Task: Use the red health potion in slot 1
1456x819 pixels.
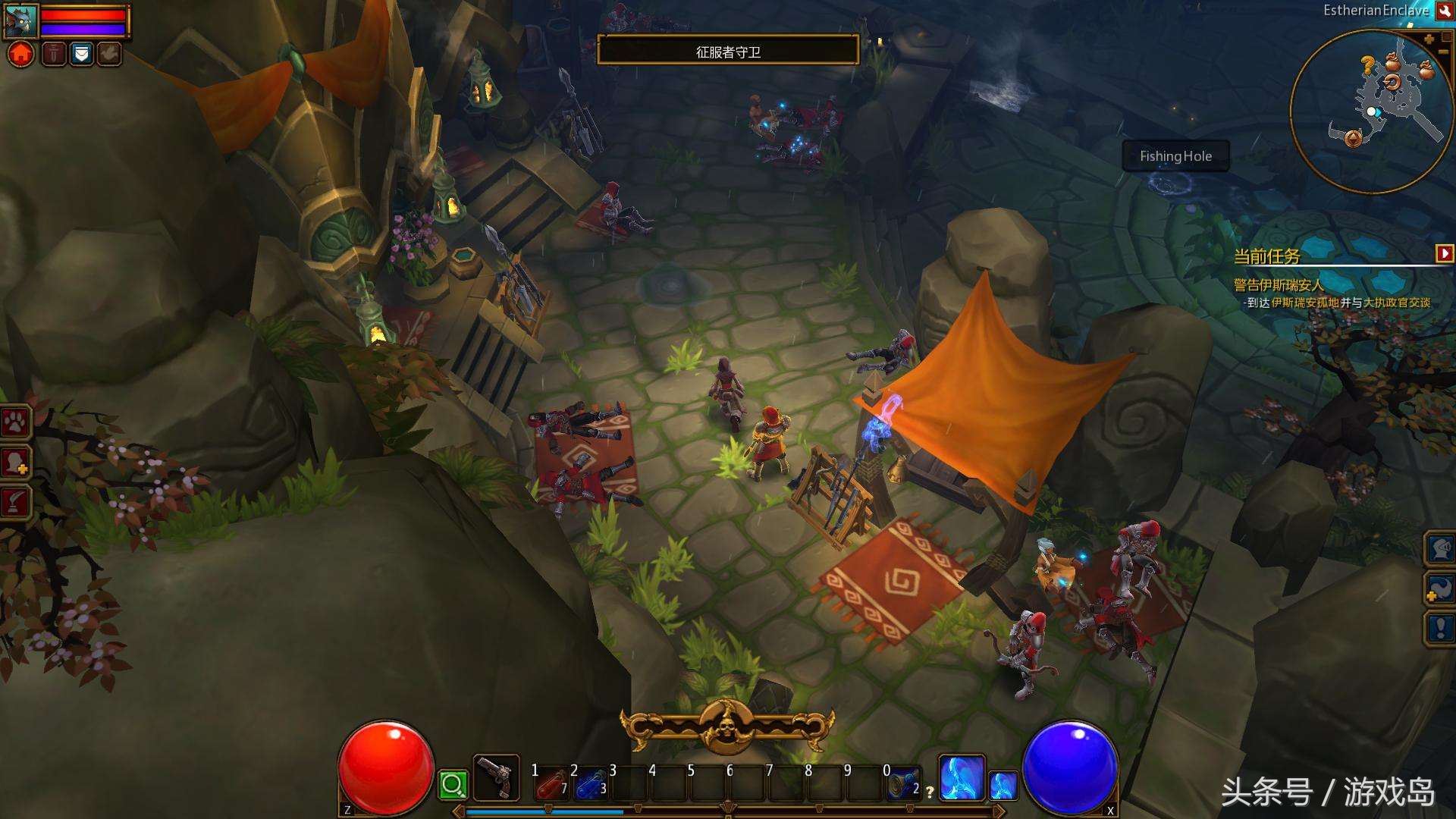Action: pos(552,784)
